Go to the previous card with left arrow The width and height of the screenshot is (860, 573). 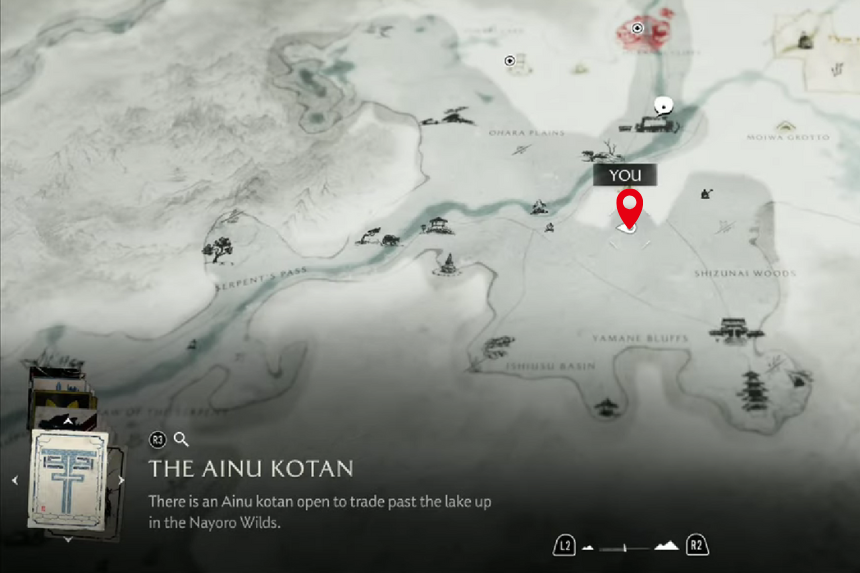[15, 481]
